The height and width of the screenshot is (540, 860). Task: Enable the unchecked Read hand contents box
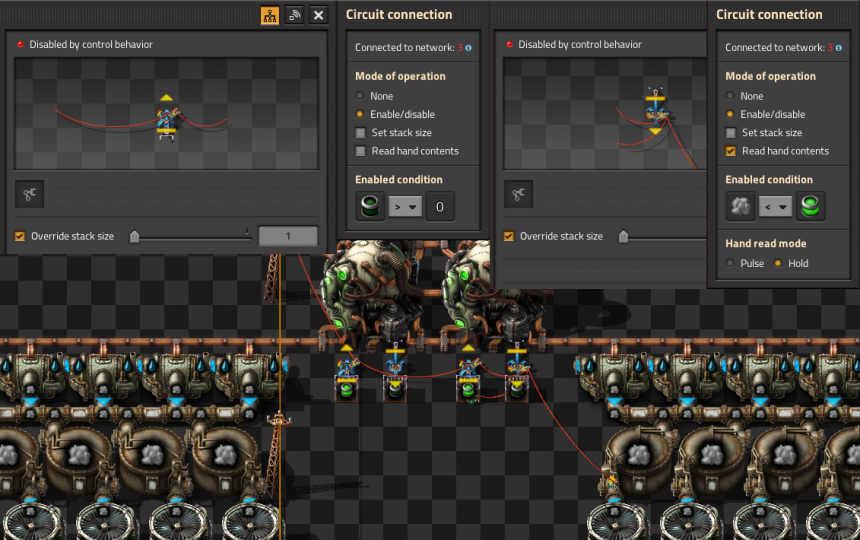[x=361, y=151]
